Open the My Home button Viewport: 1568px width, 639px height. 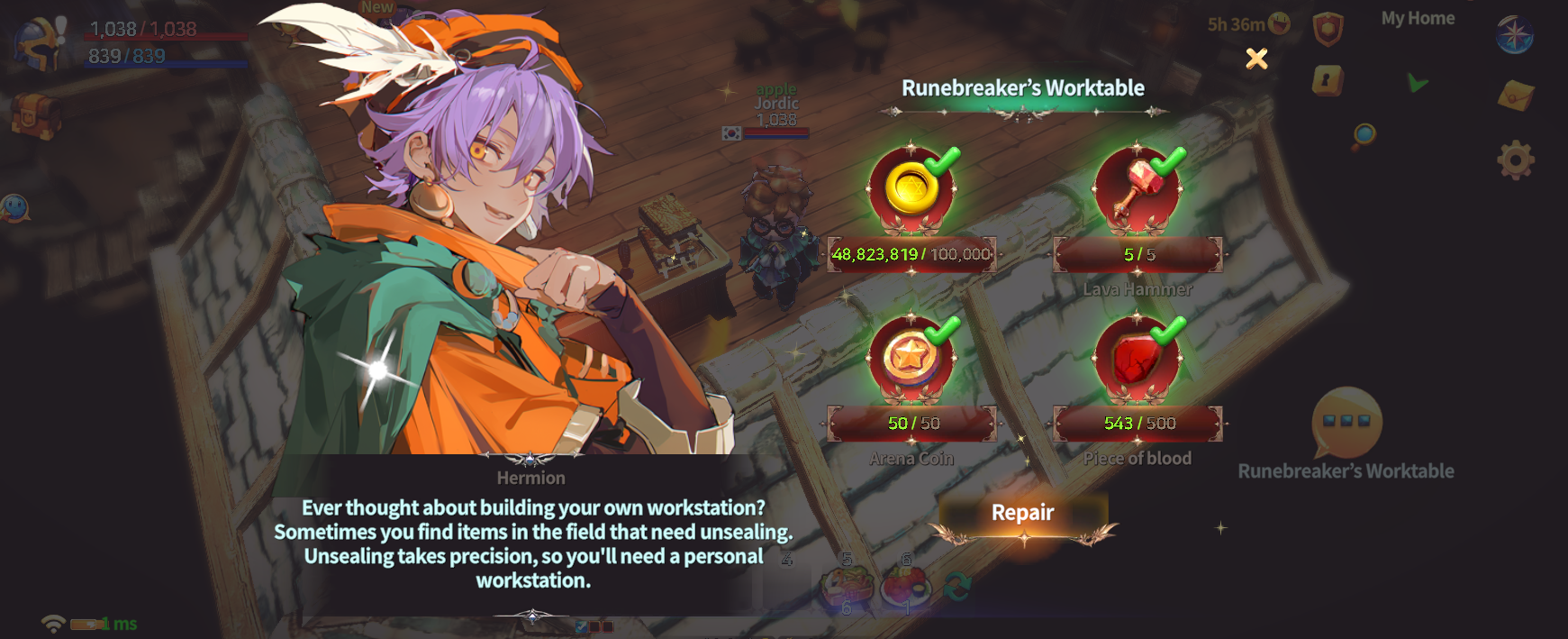tap(1418, 18)
